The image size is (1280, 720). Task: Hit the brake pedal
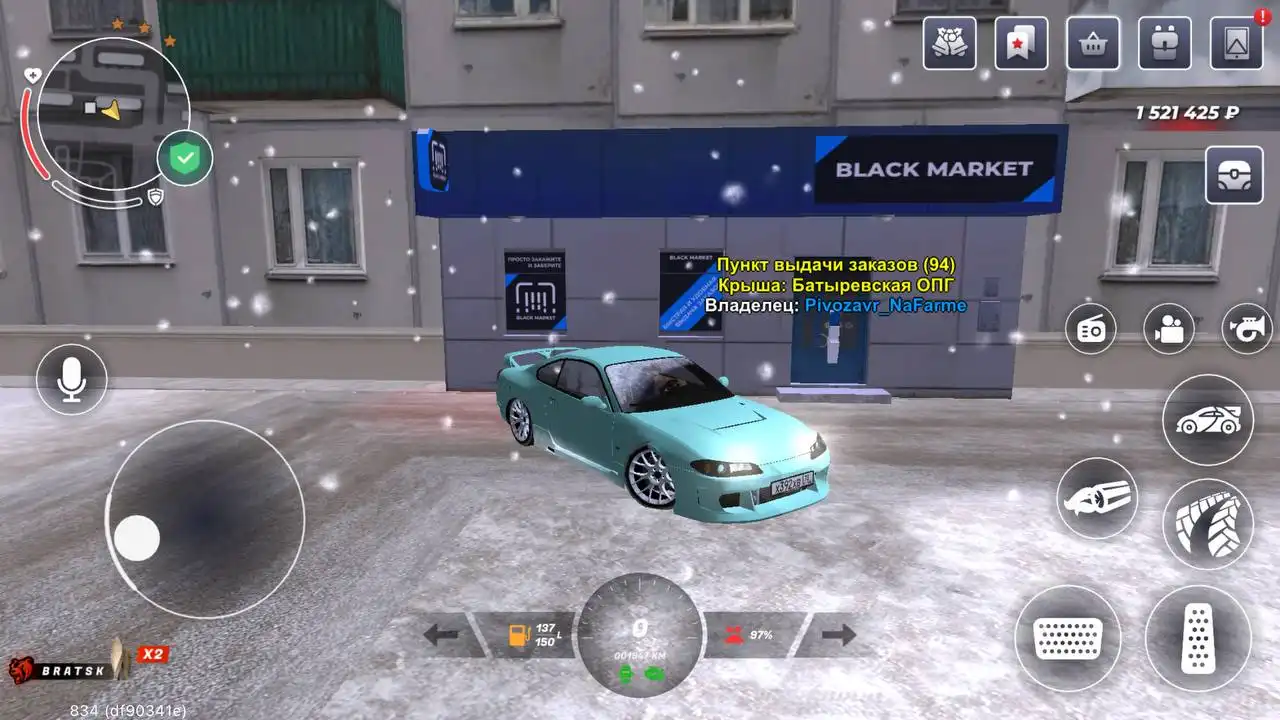pos(1067,638)
